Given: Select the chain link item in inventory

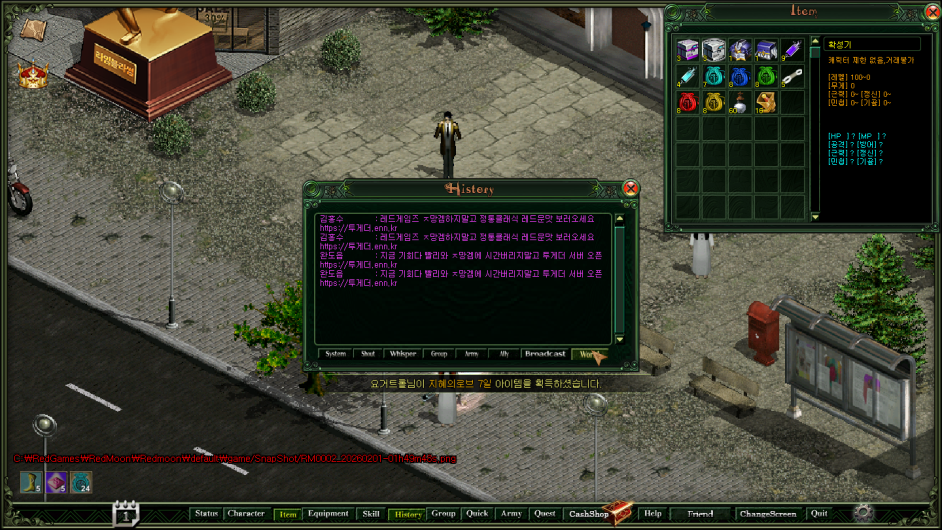Looking at the screenshot, I should pos(791,76).
